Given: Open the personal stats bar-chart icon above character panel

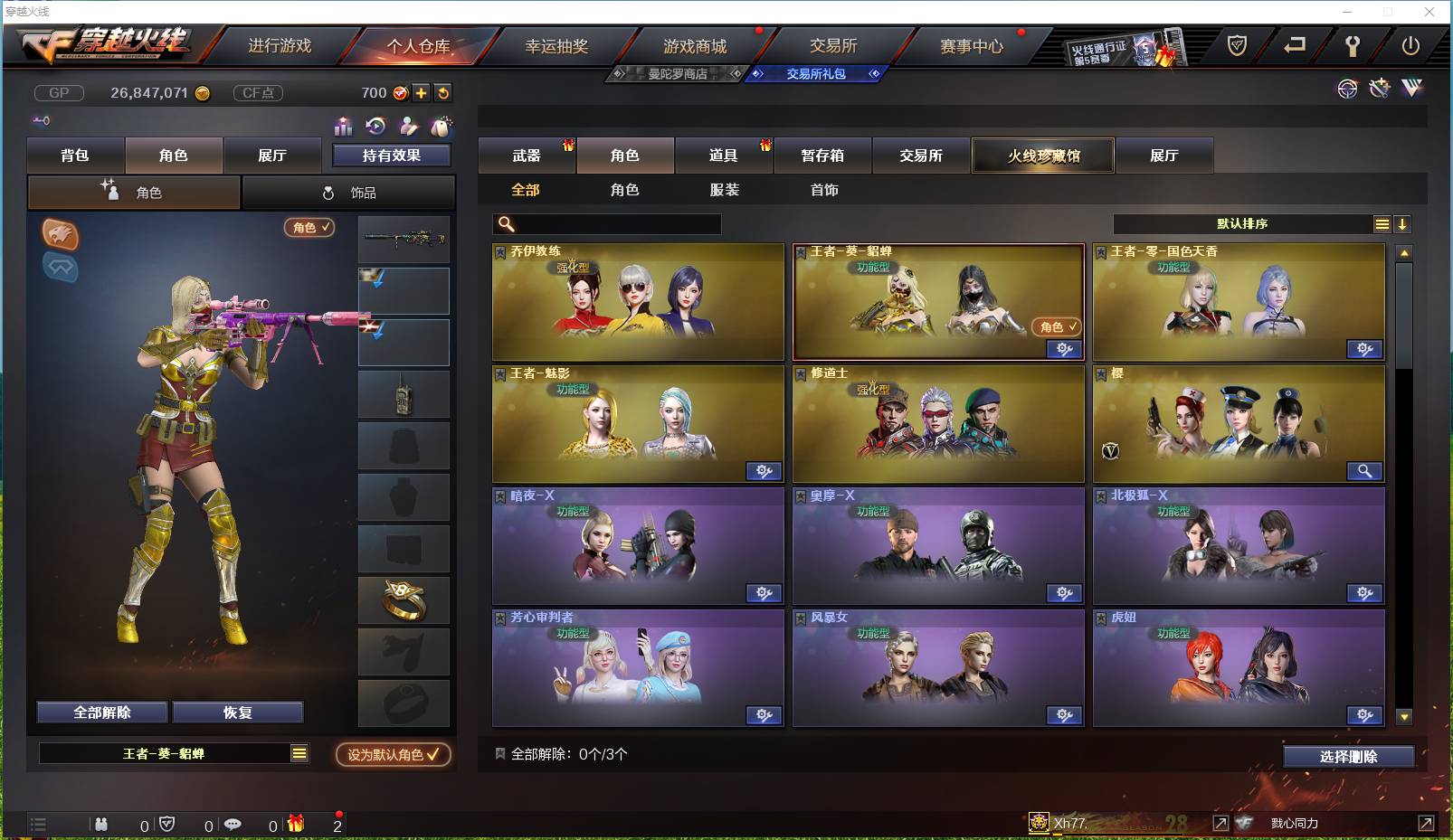Looking at the screenshot, I should point(342,127).
